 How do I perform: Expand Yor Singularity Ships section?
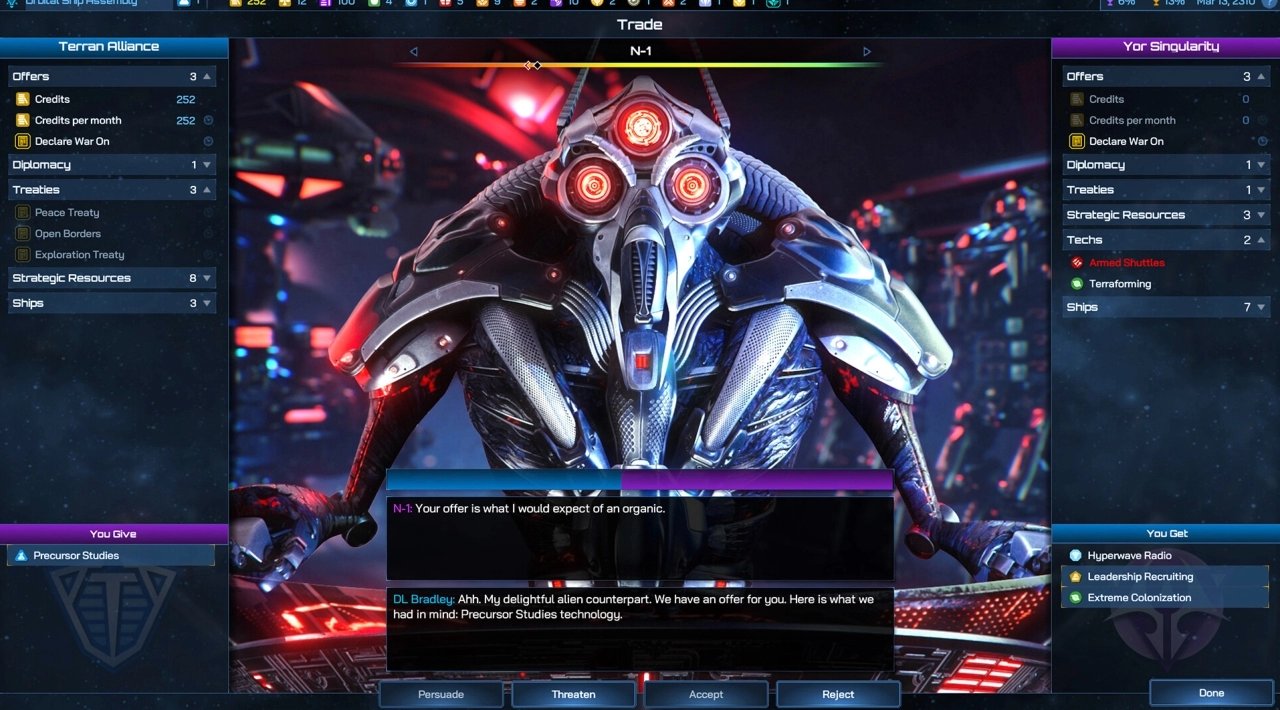[x=1166, y=307]
